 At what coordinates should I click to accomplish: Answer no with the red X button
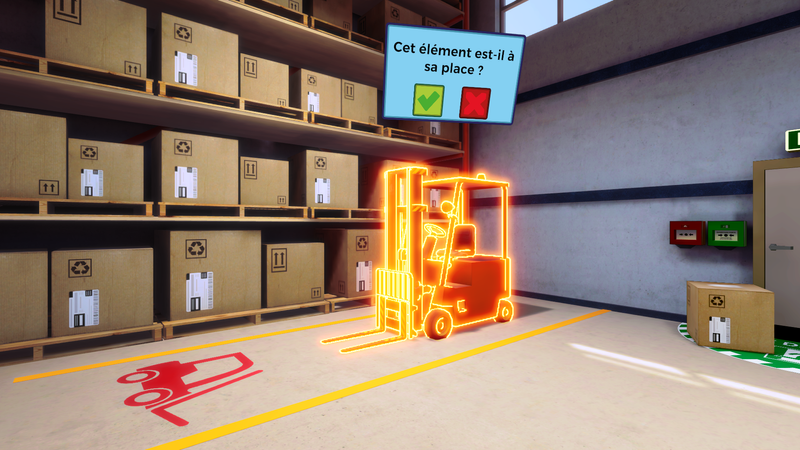[x=474, y=102]
